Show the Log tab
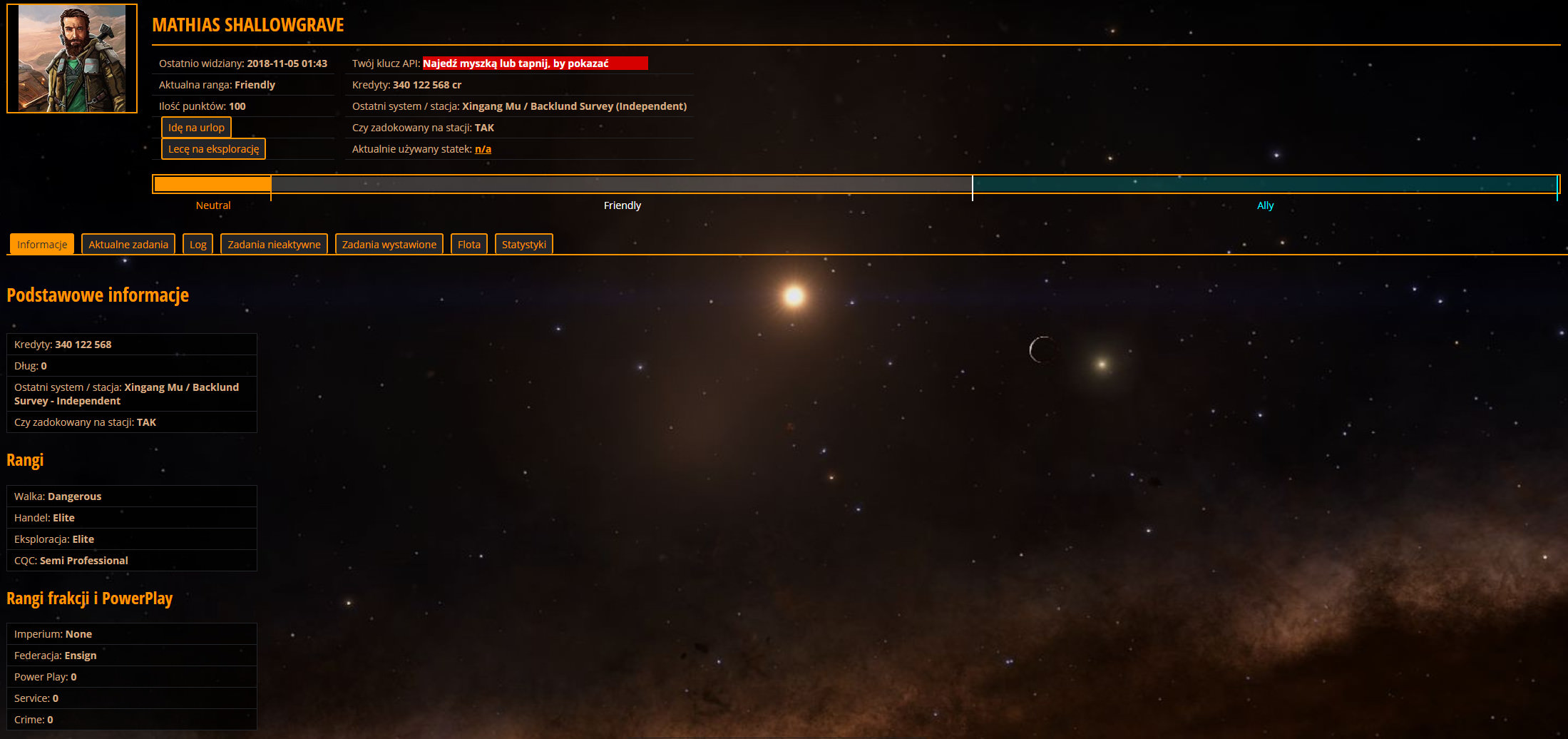The image size is (1568, 739). [198, 245]
